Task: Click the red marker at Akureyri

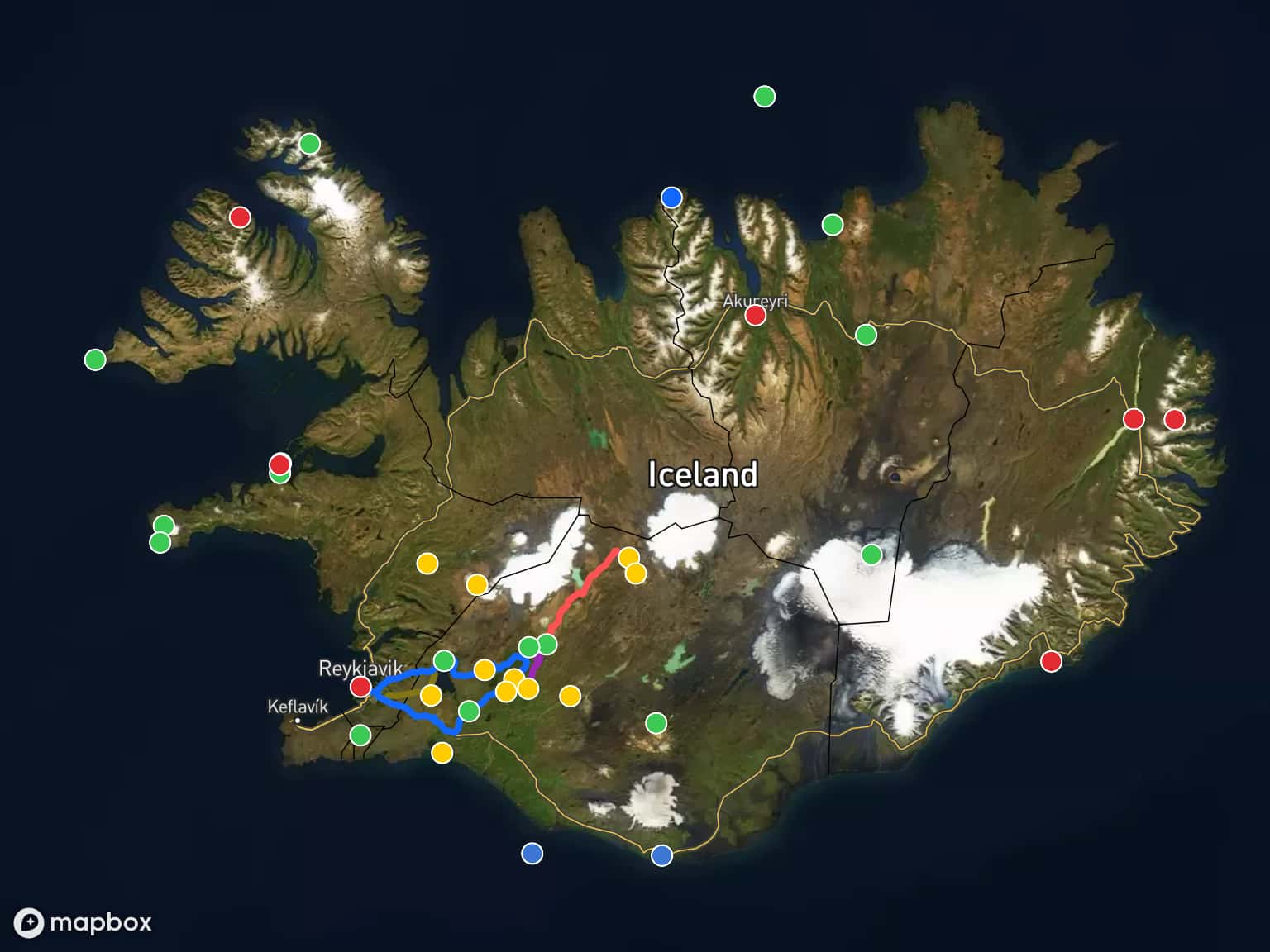Action: [755, 315]
